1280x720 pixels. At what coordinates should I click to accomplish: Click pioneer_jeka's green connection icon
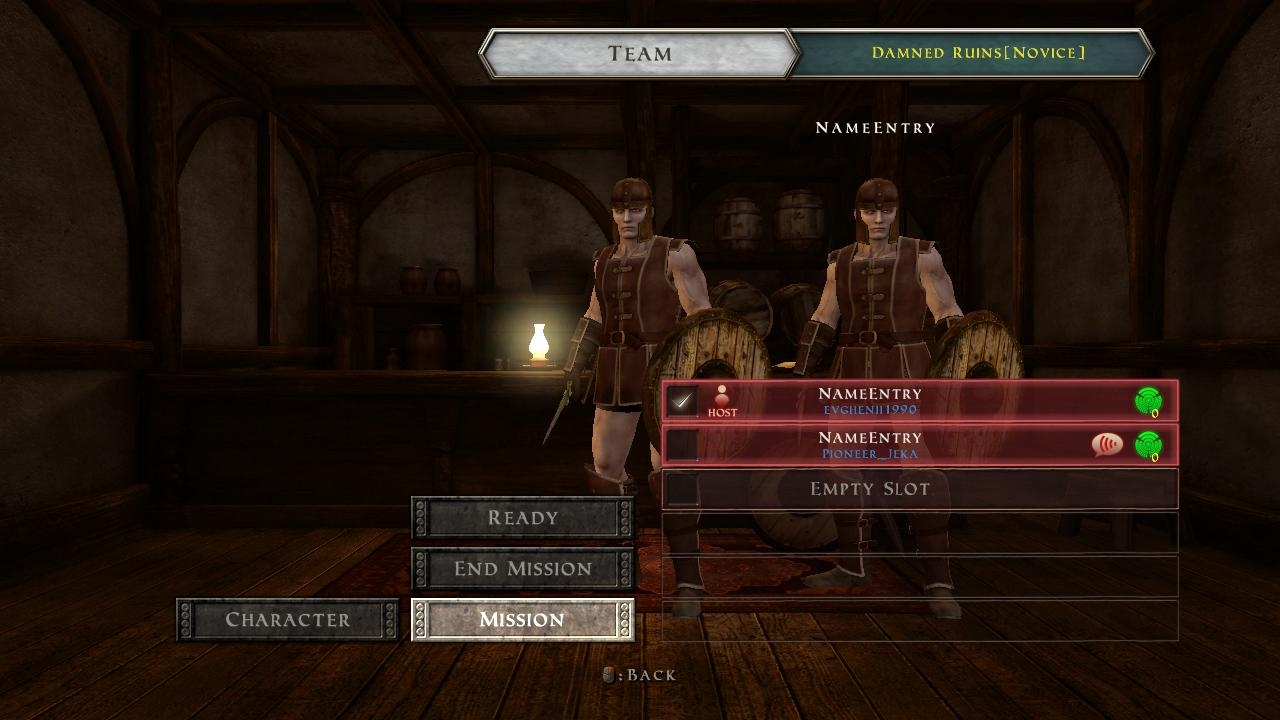tap(1148, 445)
